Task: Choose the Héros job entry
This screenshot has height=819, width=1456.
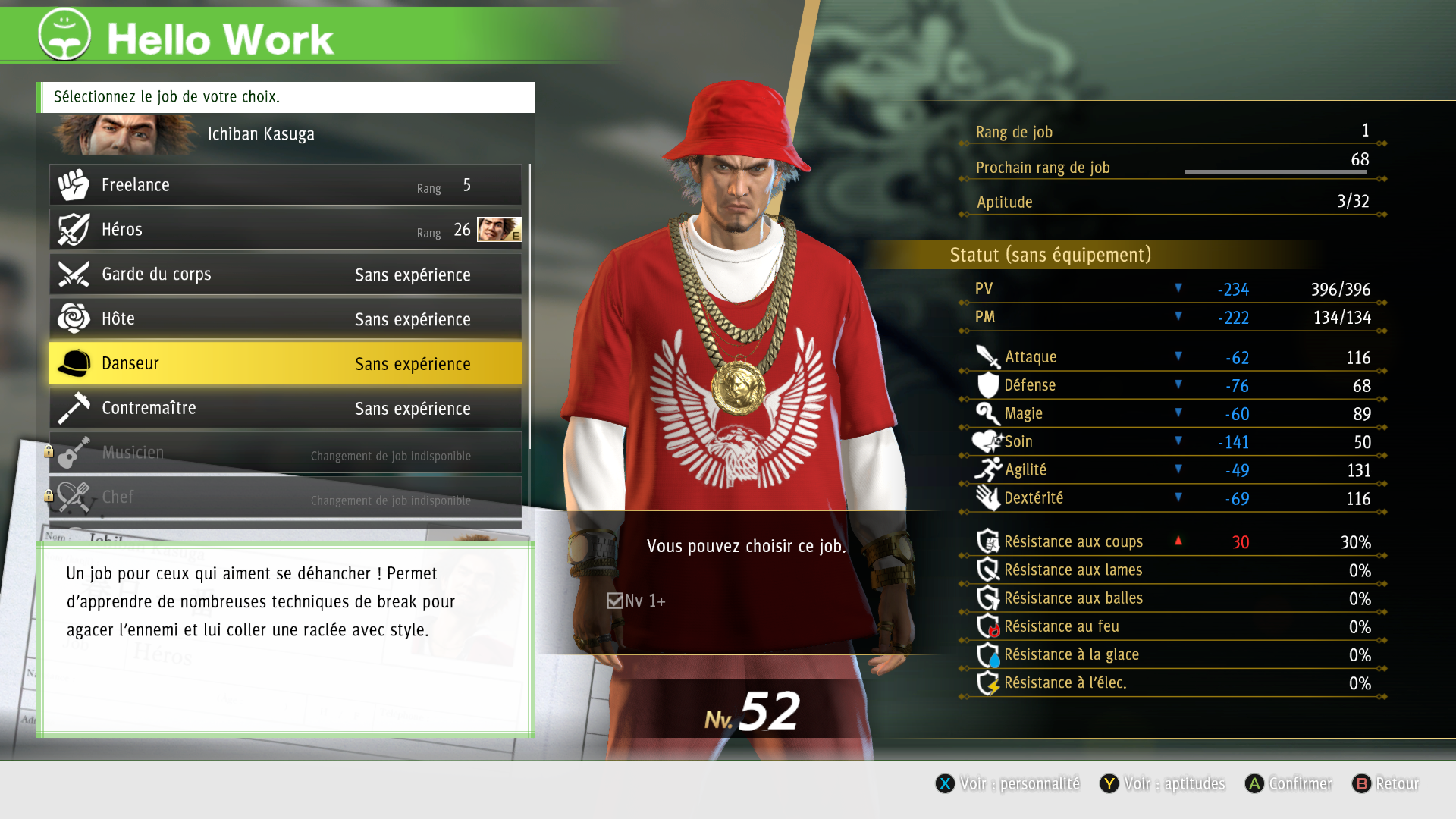Action: [285, 230]
